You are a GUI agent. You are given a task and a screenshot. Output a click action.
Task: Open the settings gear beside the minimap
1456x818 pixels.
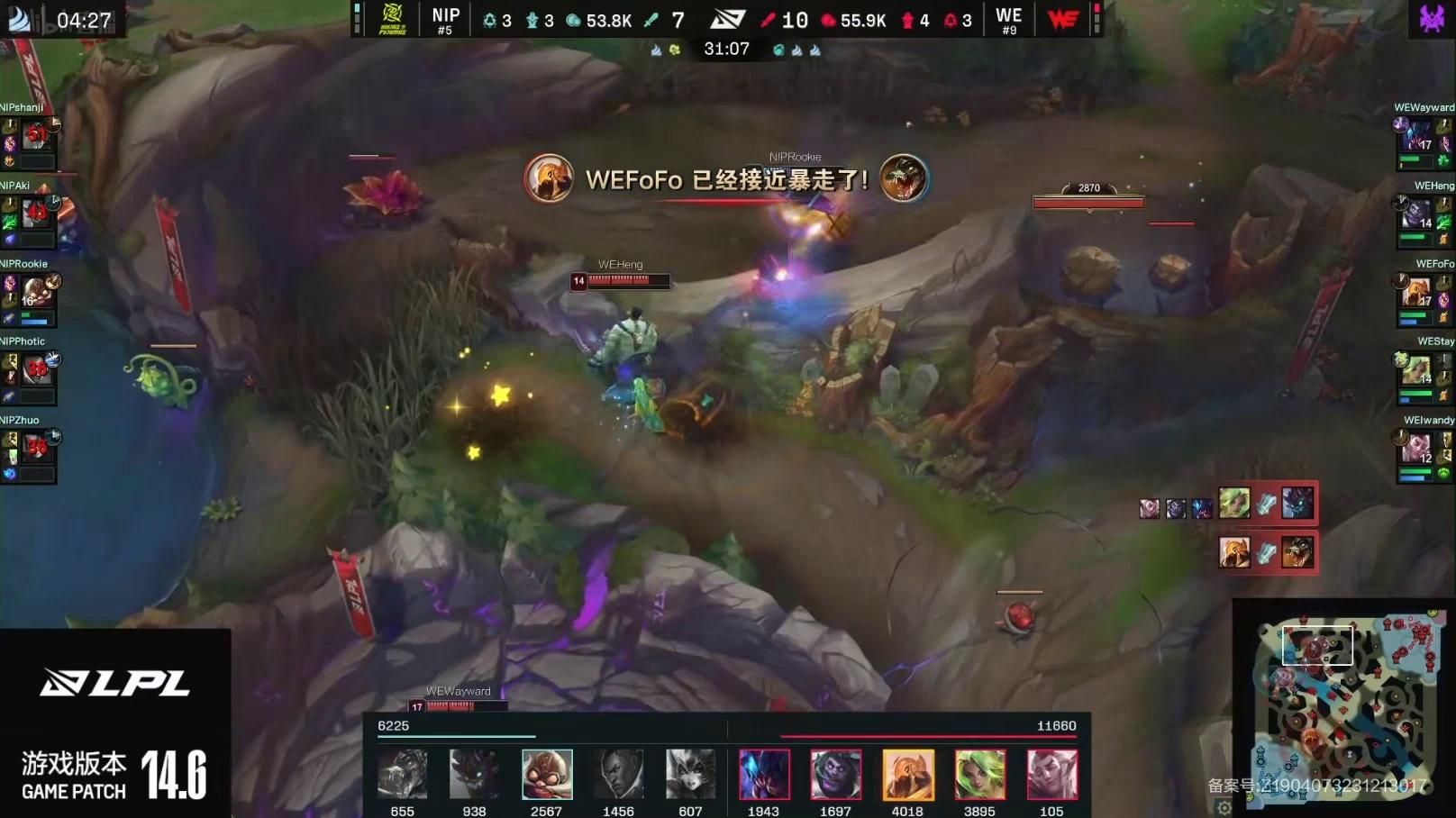pos(1224,807)
